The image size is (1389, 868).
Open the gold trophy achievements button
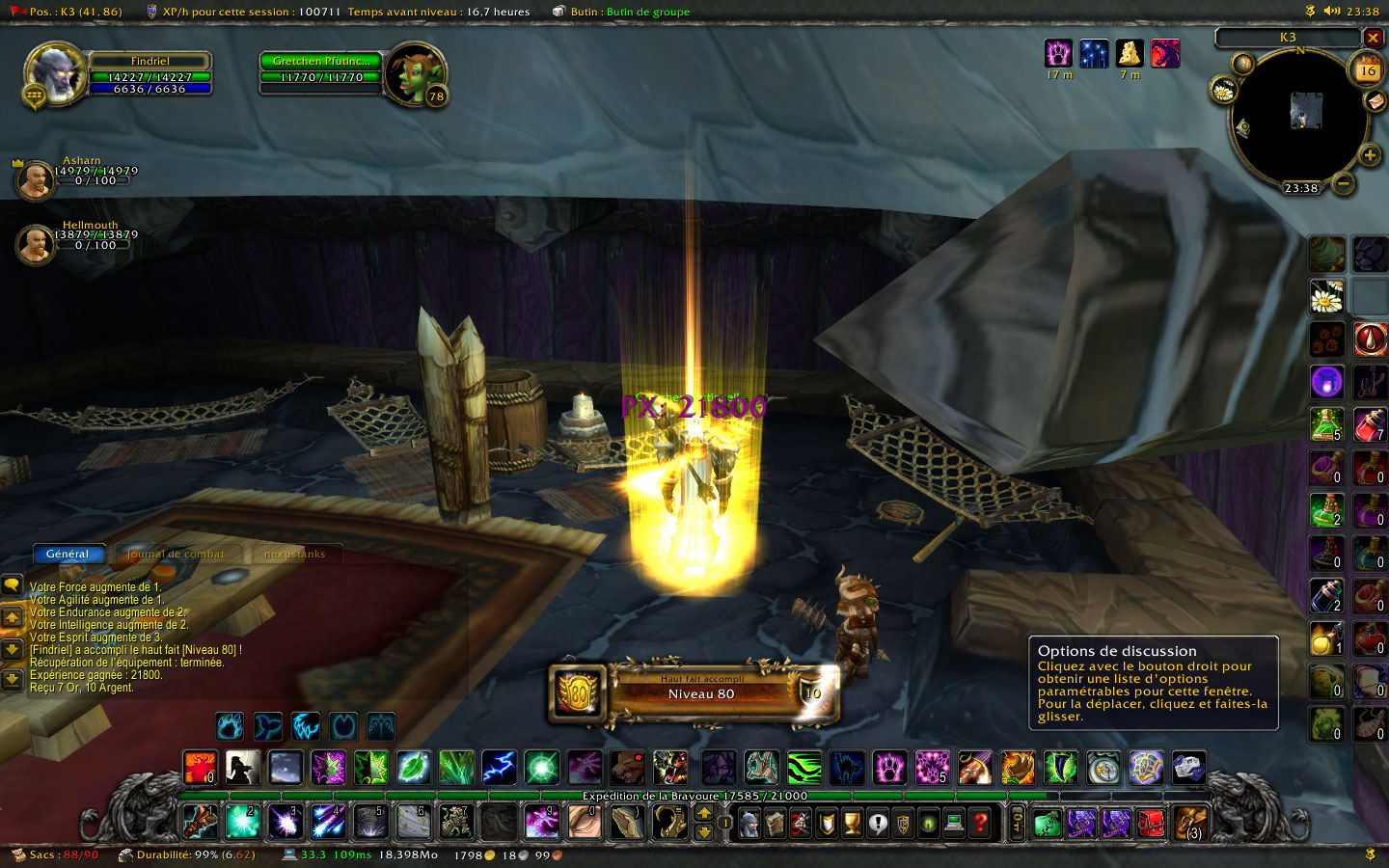tap(852, 823)
